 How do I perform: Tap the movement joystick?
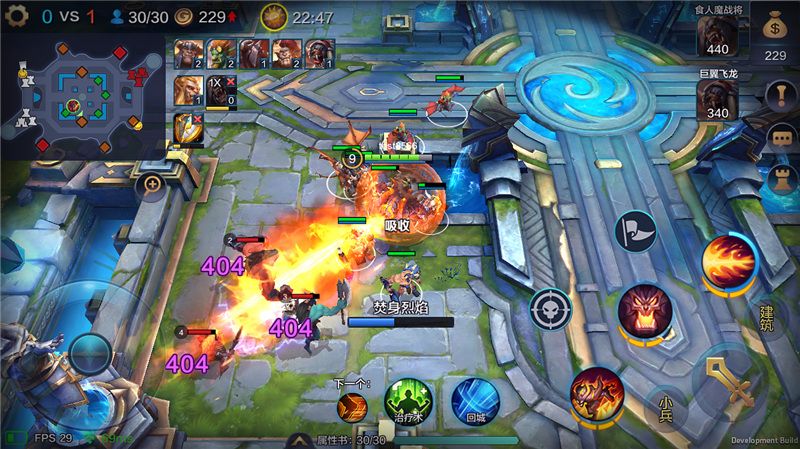pos(90,354)
